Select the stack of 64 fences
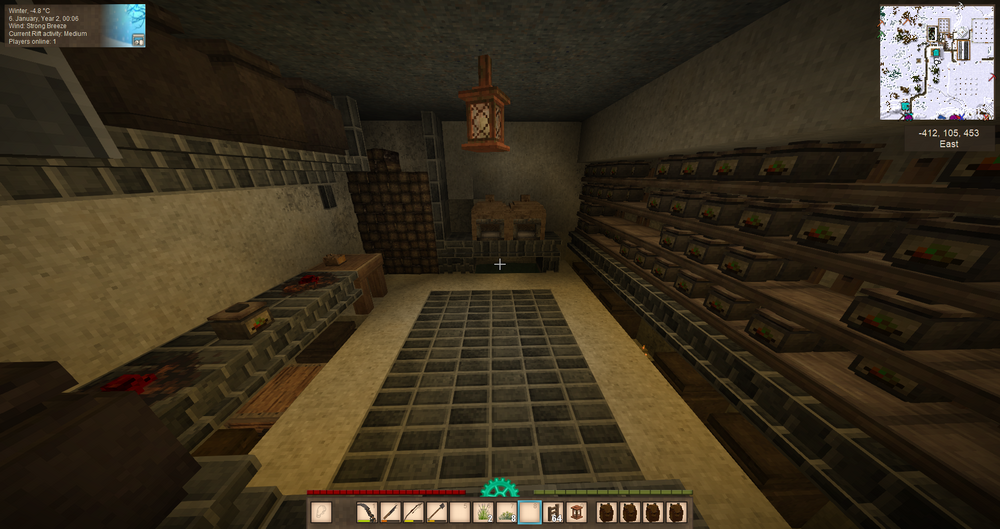The width and height of the screenshot is (1000, 529). click(552, 513)
